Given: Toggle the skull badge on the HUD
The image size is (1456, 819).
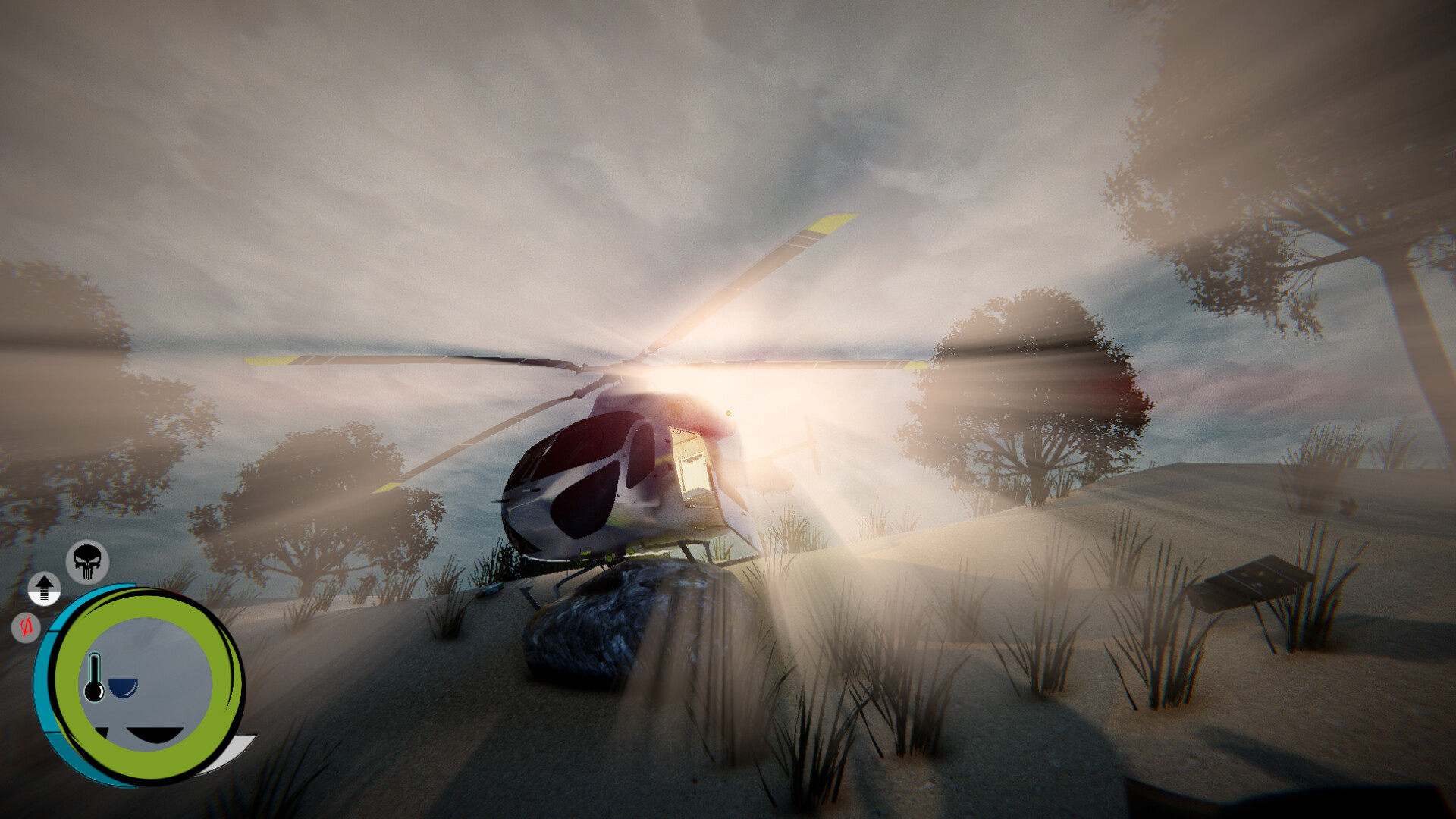Looking at the screenshot, I should point(87,560).
